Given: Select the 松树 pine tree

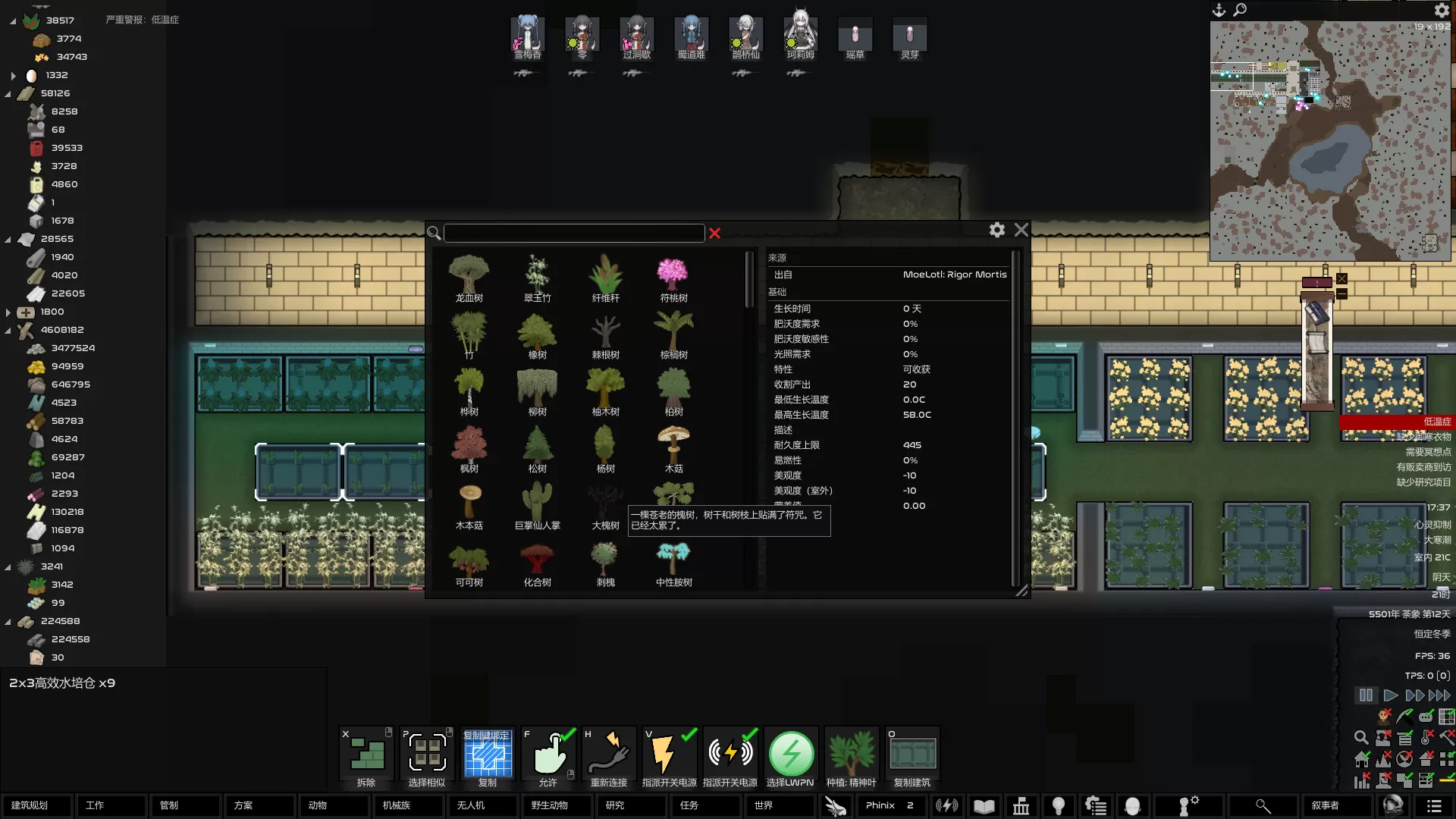Looking at the screenshot, I should coord(537,449).
